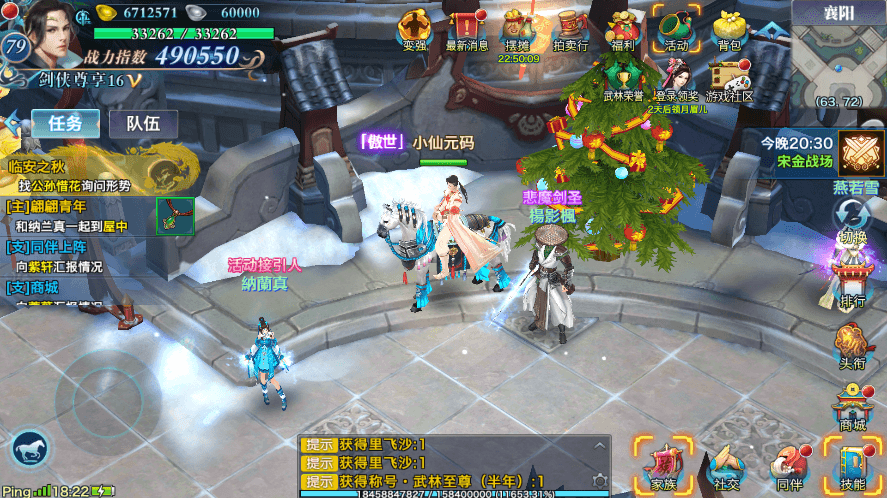Open the 襄阳 minimap
This screenshot has height=498, width=887.
839,55
